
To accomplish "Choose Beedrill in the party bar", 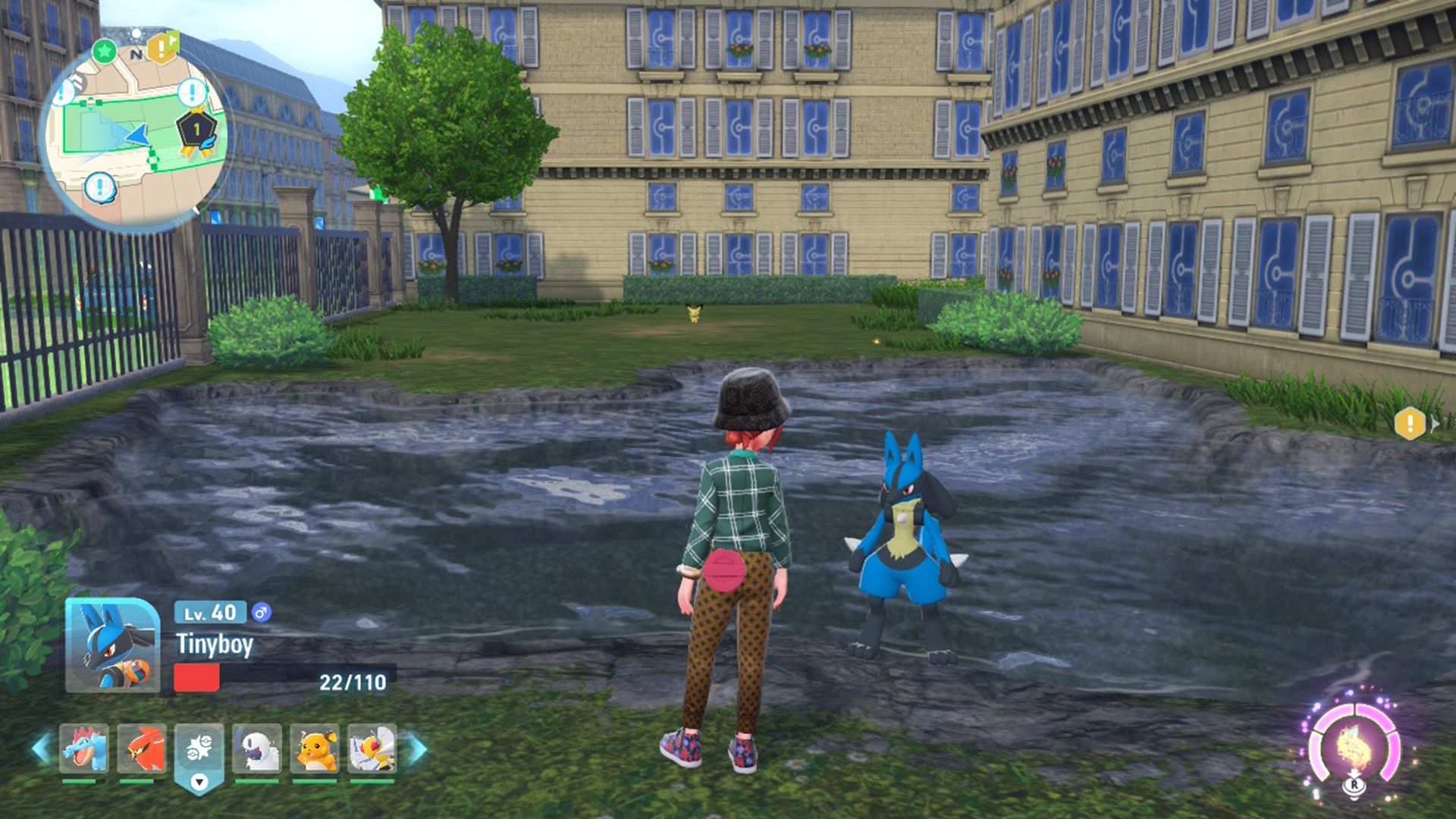I will [372, 748].
